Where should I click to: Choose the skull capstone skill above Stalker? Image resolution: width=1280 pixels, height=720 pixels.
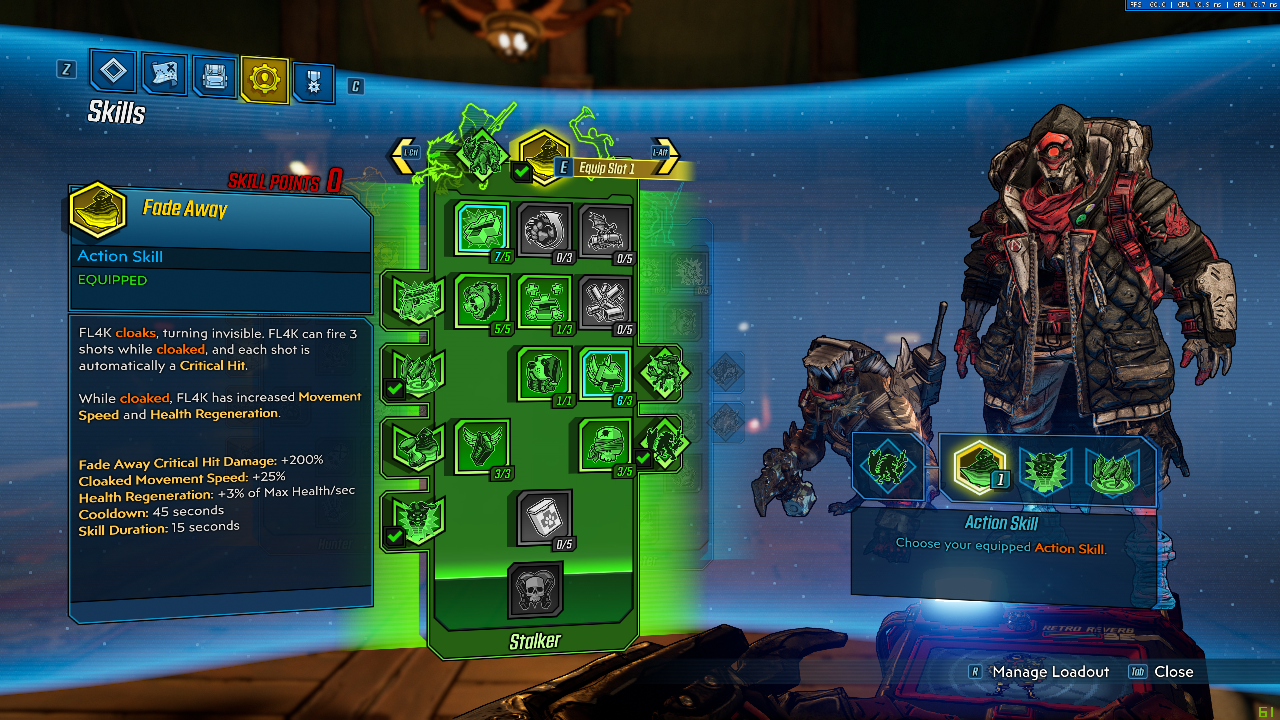click(x=535, y=590)
